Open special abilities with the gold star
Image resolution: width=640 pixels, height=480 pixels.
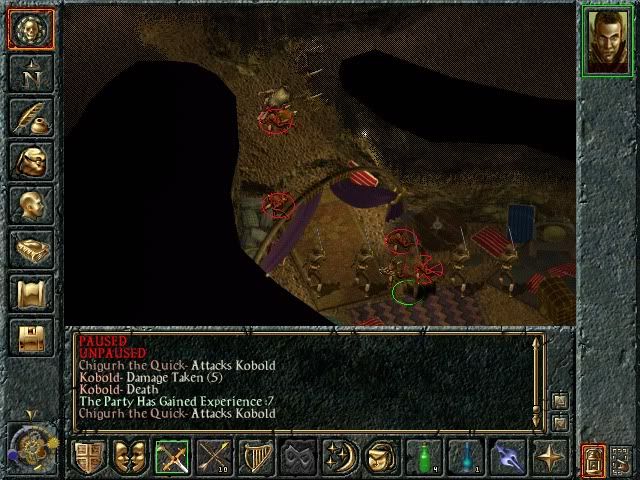coord(550,457)
